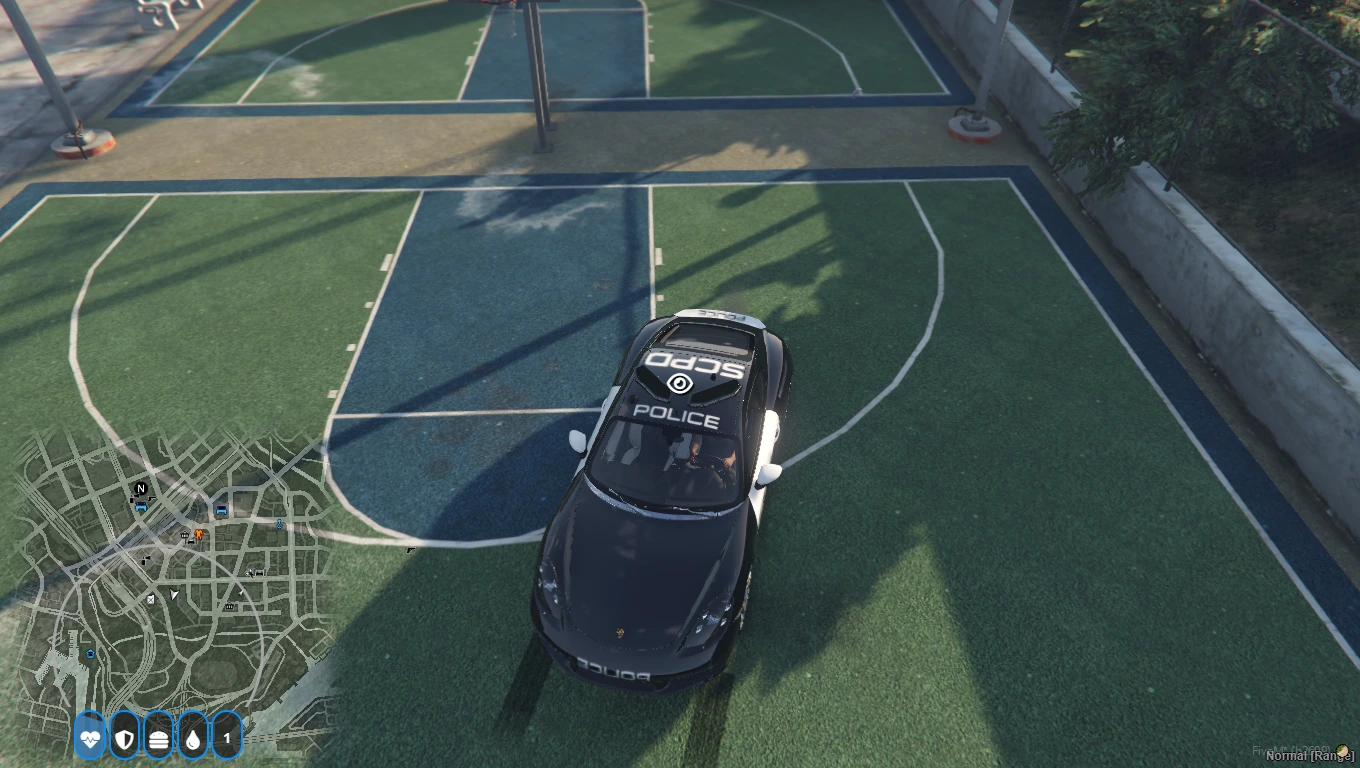The width and height of the screenshot is (1360, 768).
Task: Click the shield armor status icon
Action: pos(124,739)
